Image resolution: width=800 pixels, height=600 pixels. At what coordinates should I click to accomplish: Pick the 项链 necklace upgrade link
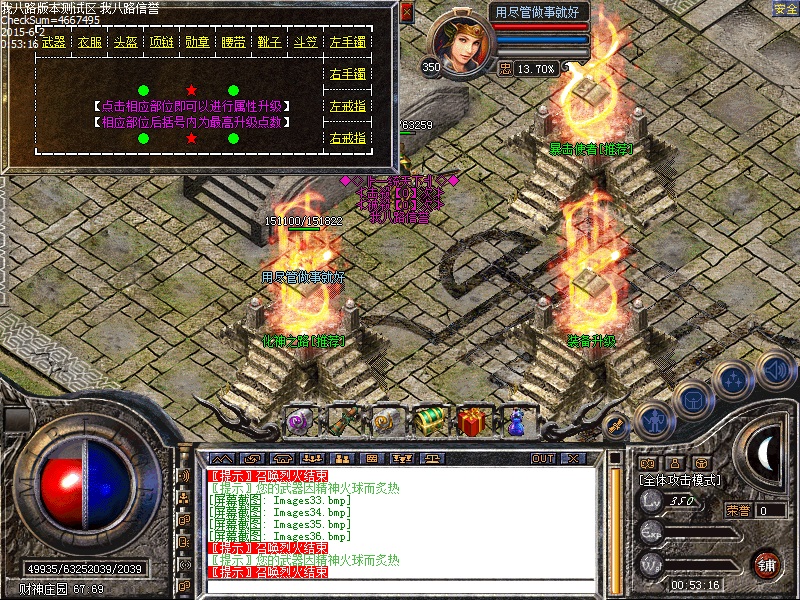click(x=161, y=43)
